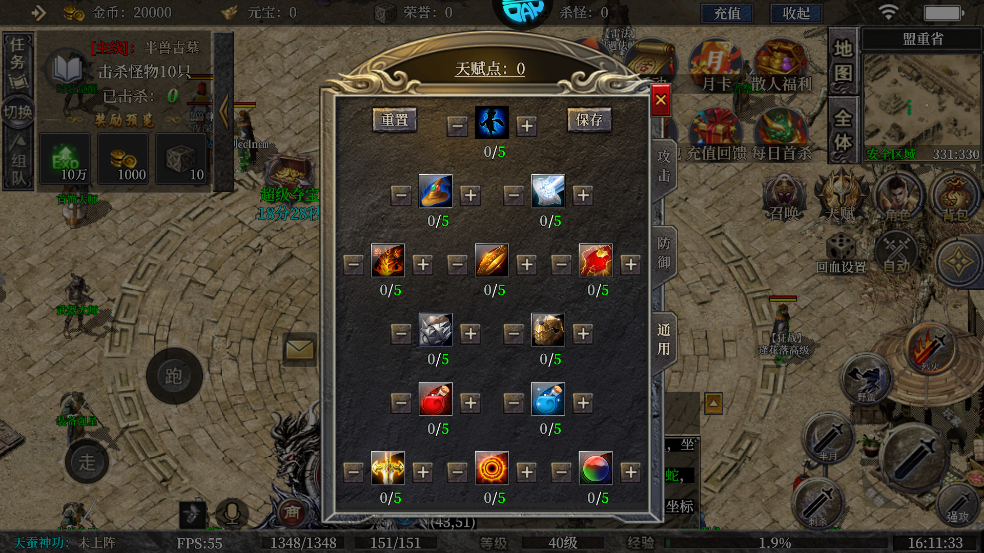Add a point to the blue potion talent
Image resolution: width=984 pixels, height=553 pixels.
583,402
